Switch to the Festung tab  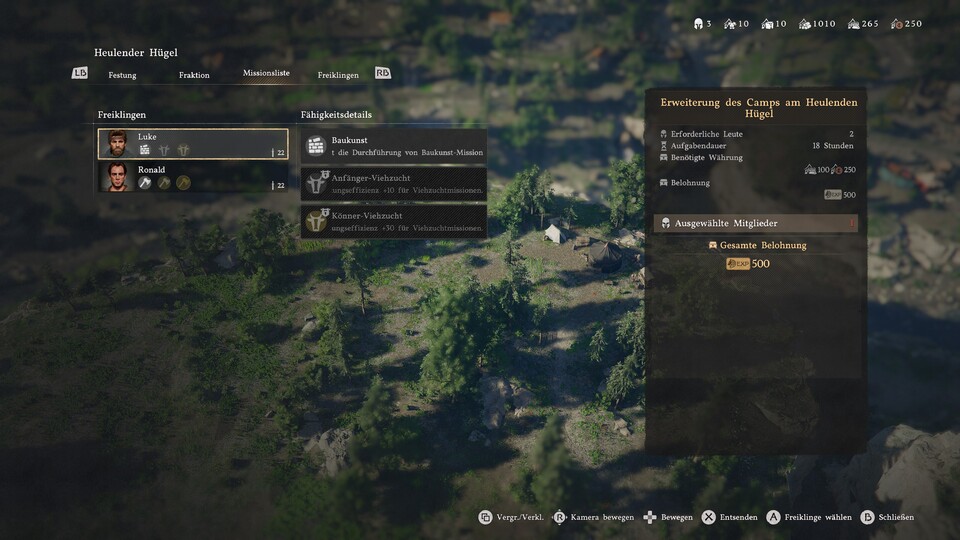tap(122, 75)
